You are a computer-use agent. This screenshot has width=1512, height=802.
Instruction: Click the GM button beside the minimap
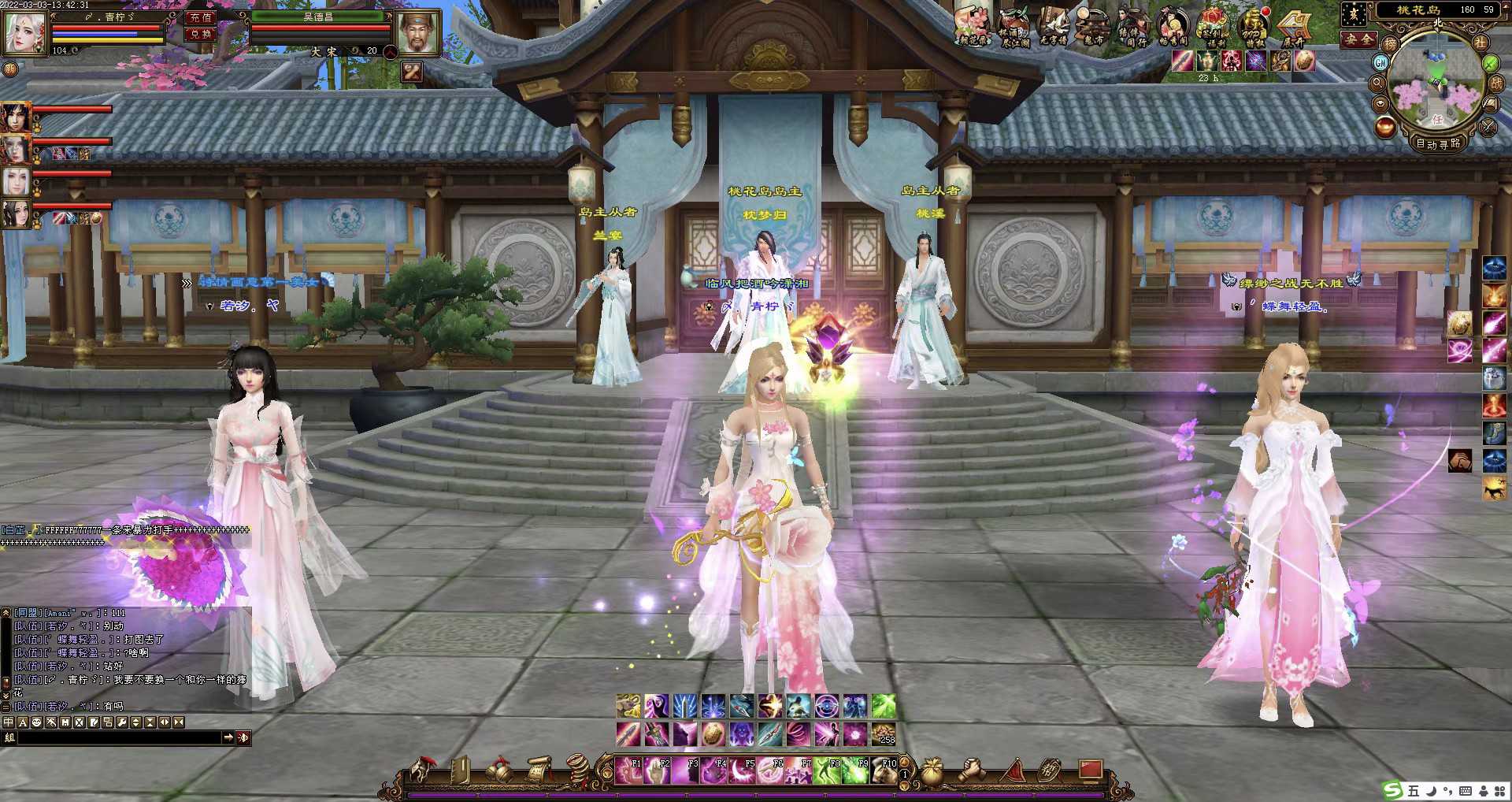click(x=1380, y=62)
